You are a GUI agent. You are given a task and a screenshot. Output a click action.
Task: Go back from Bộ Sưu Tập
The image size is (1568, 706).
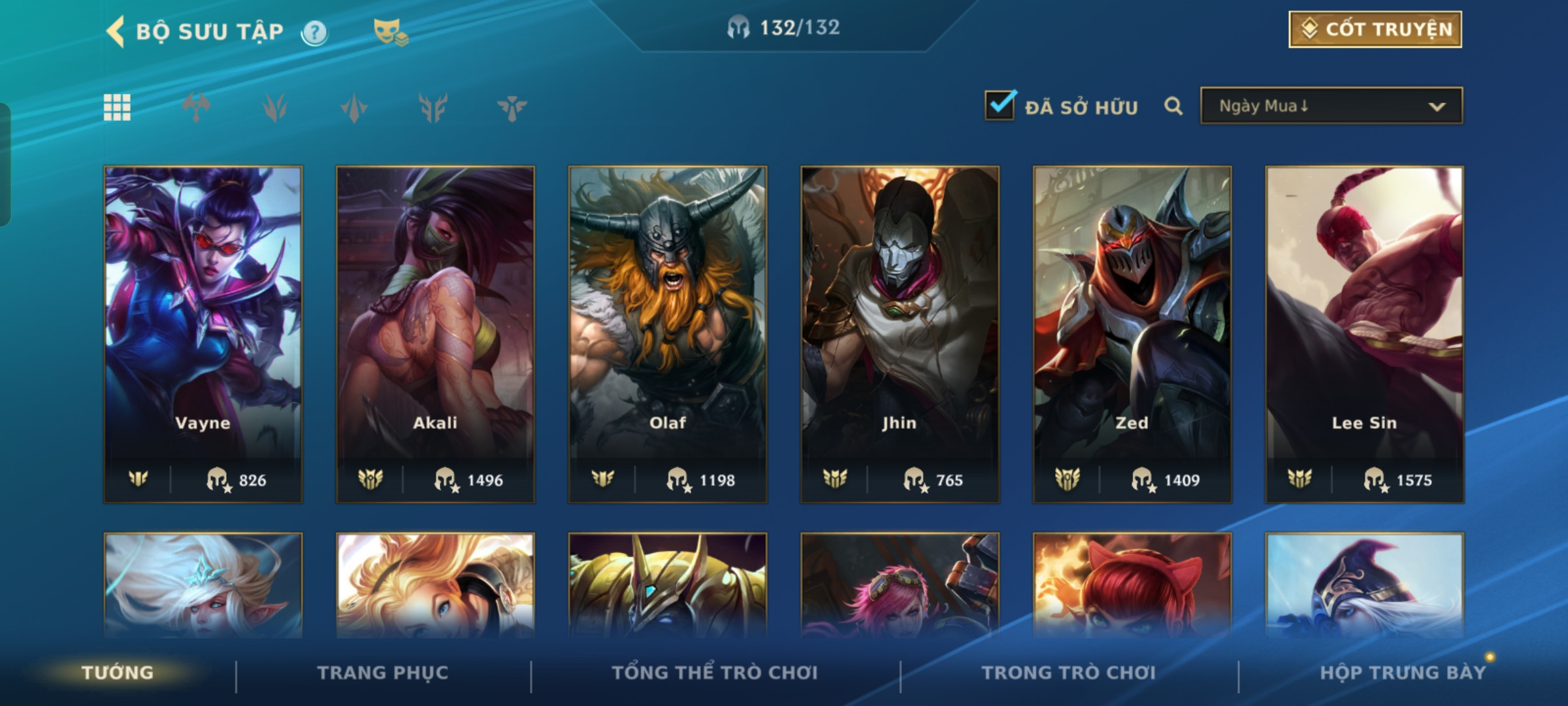(116, 31)
